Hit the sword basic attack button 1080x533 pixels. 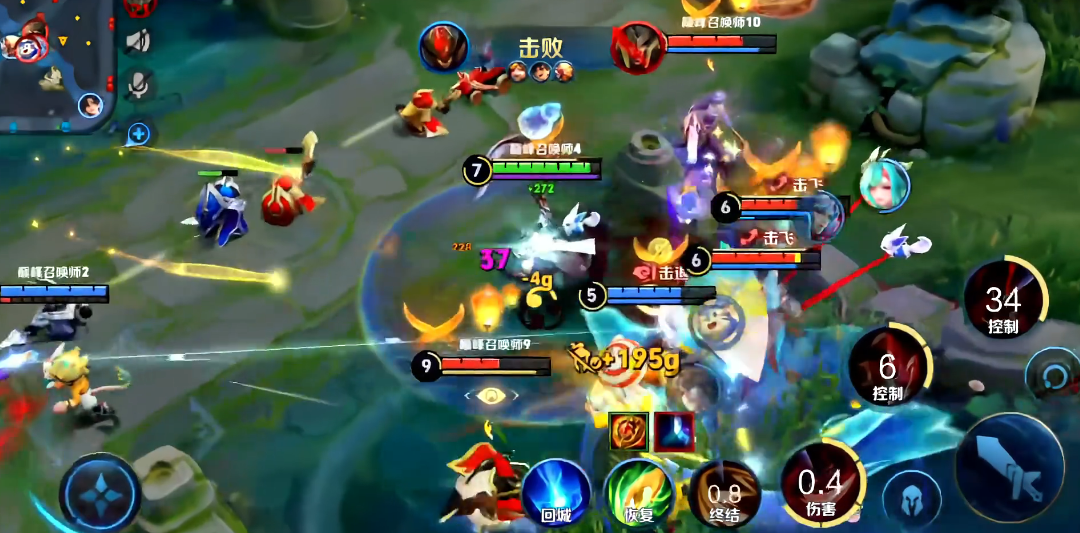1009,467
